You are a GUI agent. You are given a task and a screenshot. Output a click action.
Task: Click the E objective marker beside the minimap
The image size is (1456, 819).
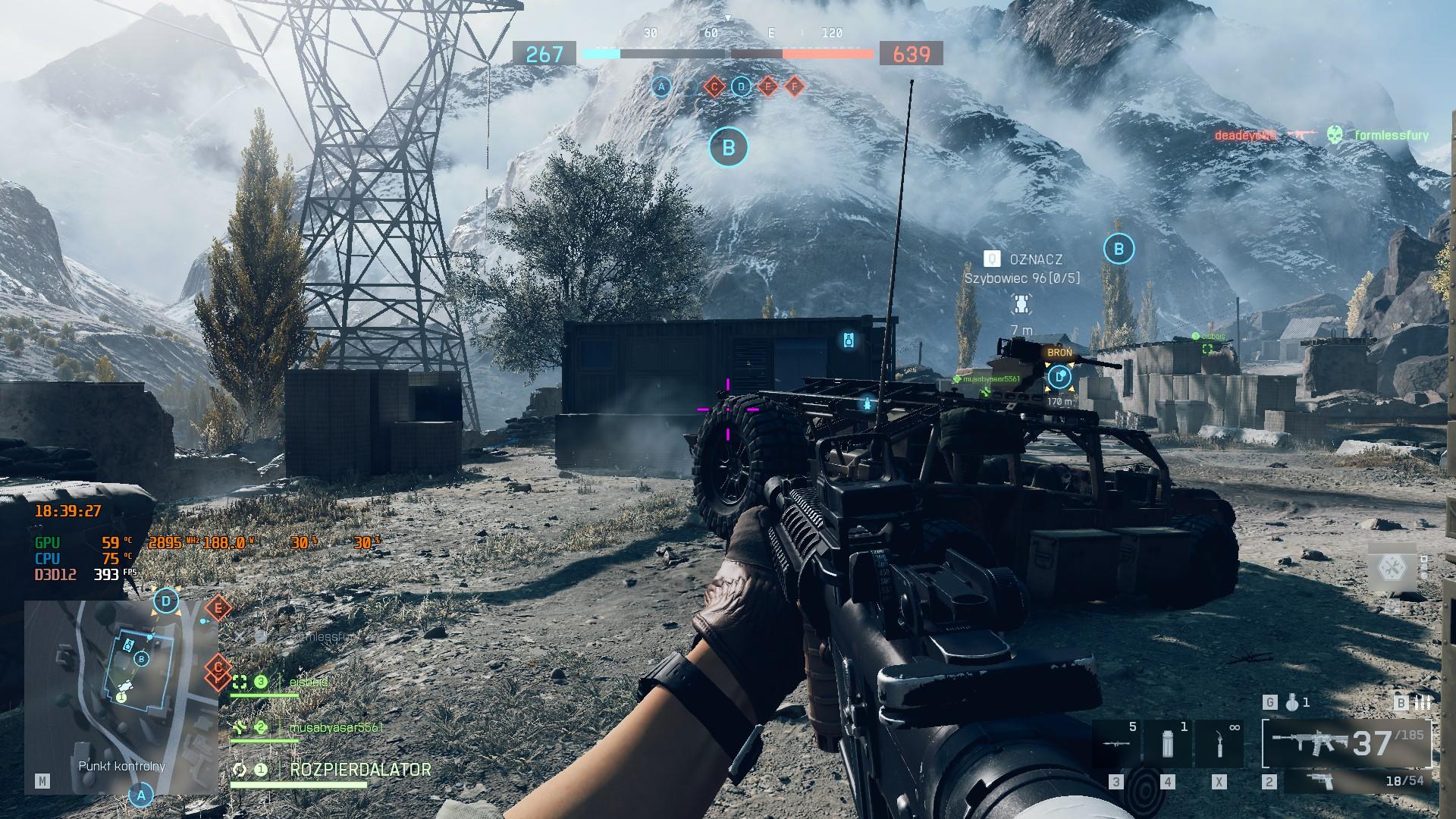218,607
